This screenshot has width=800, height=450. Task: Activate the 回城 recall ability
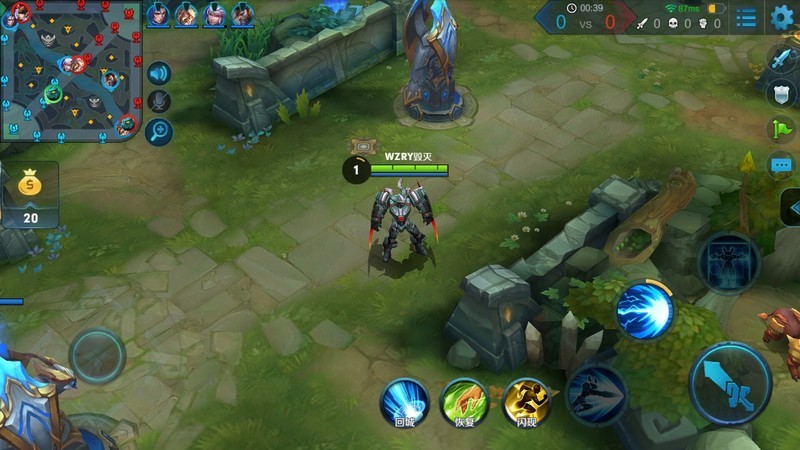(x=404, y=402)
